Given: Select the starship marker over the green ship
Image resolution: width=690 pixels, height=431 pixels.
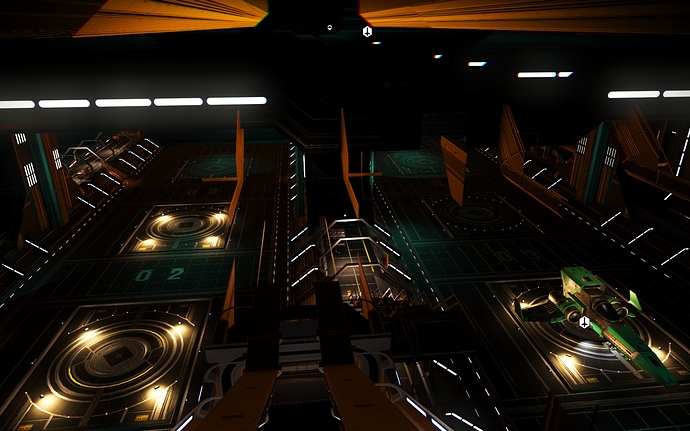Looking at the screenshot, I should click(584, 322).
